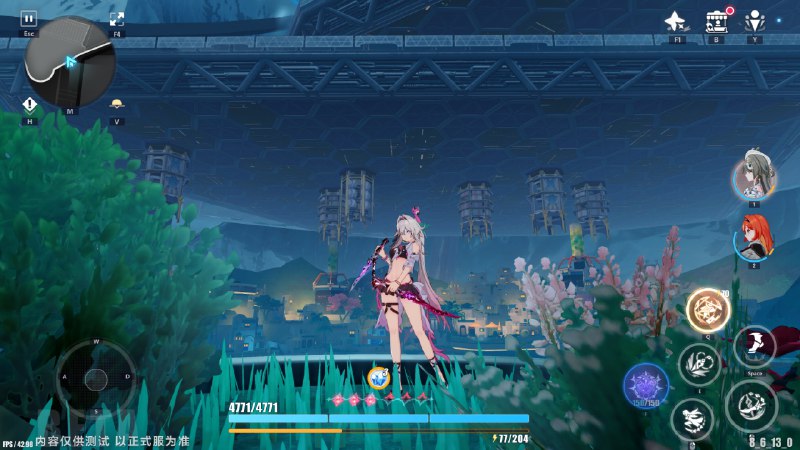This screenshot has width=800, height=450.
Task: Open the diamond exclamation mission icon
Action: (30, 105)
